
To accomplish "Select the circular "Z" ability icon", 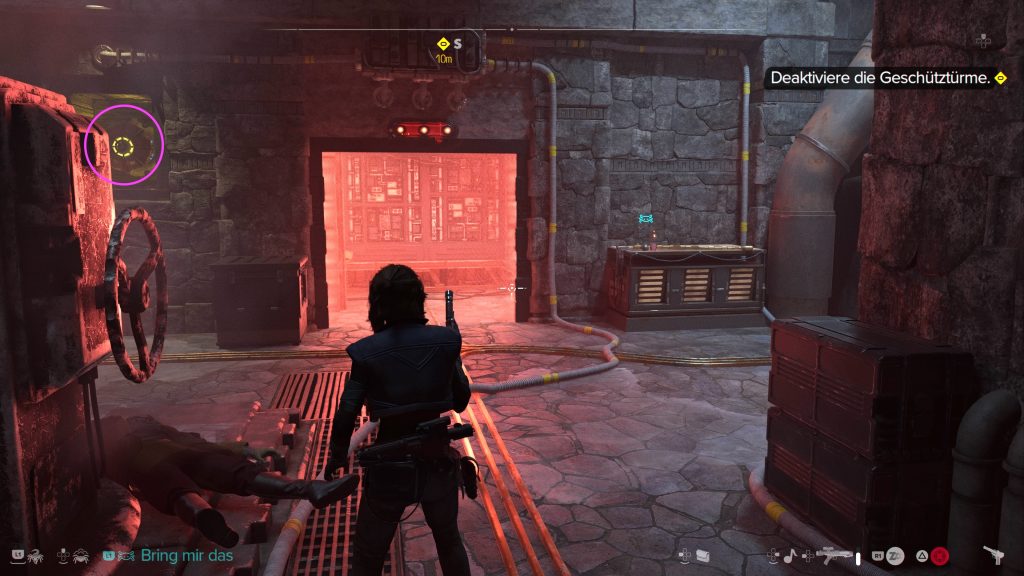I will point(896,554).
